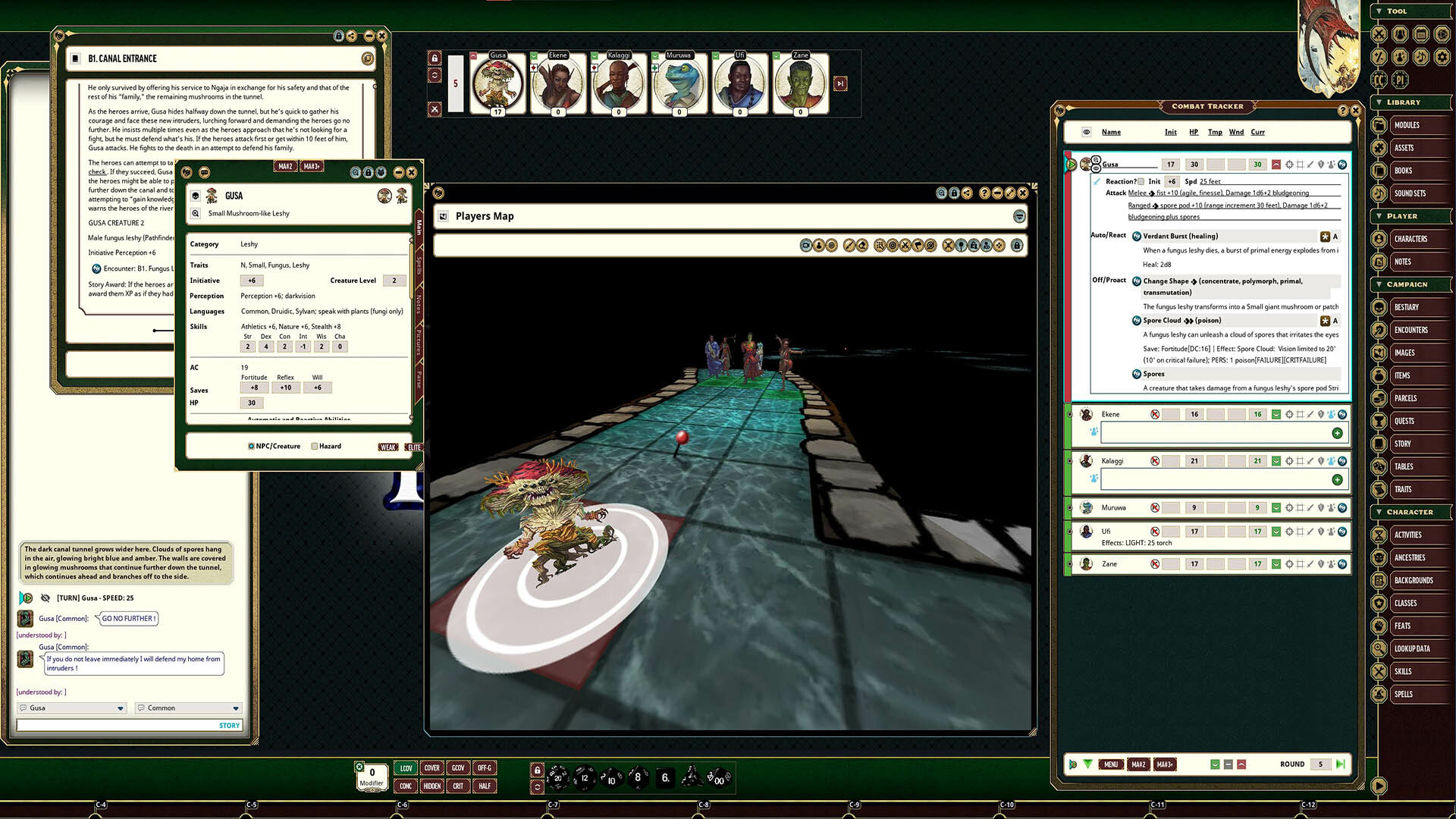Click the STORY button under the chat window
Screen dimensions: 1456x819
[x=229, y=725]
